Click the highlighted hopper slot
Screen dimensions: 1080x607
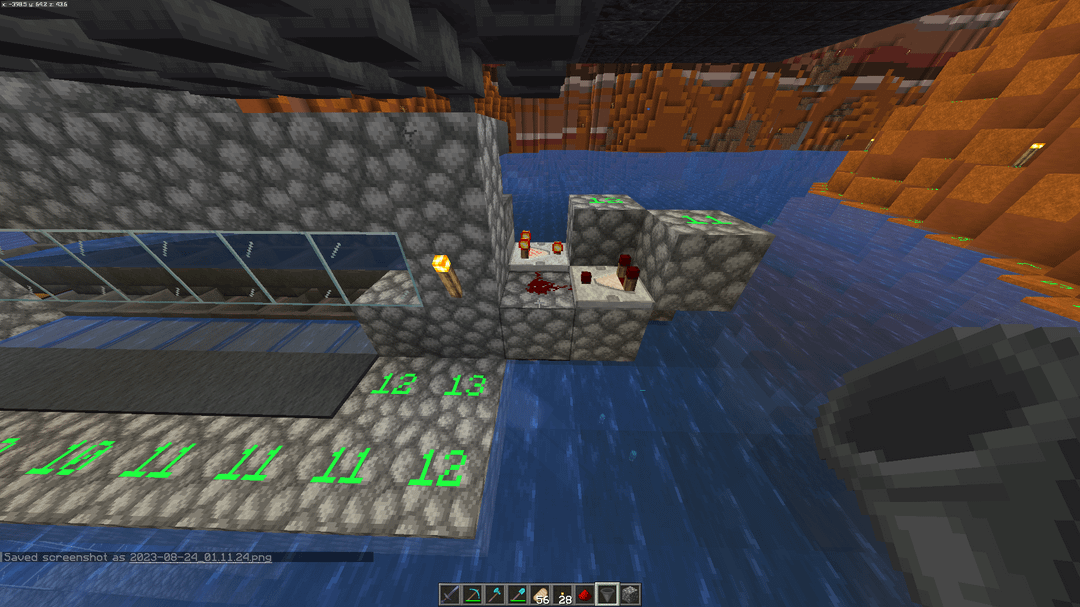tap(606, 595)
